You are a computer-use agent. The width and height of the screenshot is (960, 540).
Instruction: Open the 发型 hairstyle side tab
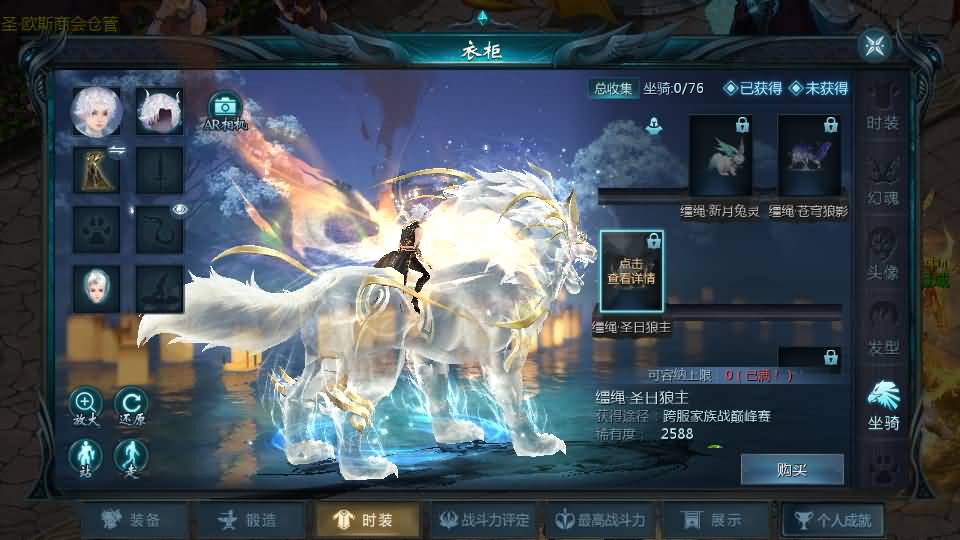click(883, 328)
